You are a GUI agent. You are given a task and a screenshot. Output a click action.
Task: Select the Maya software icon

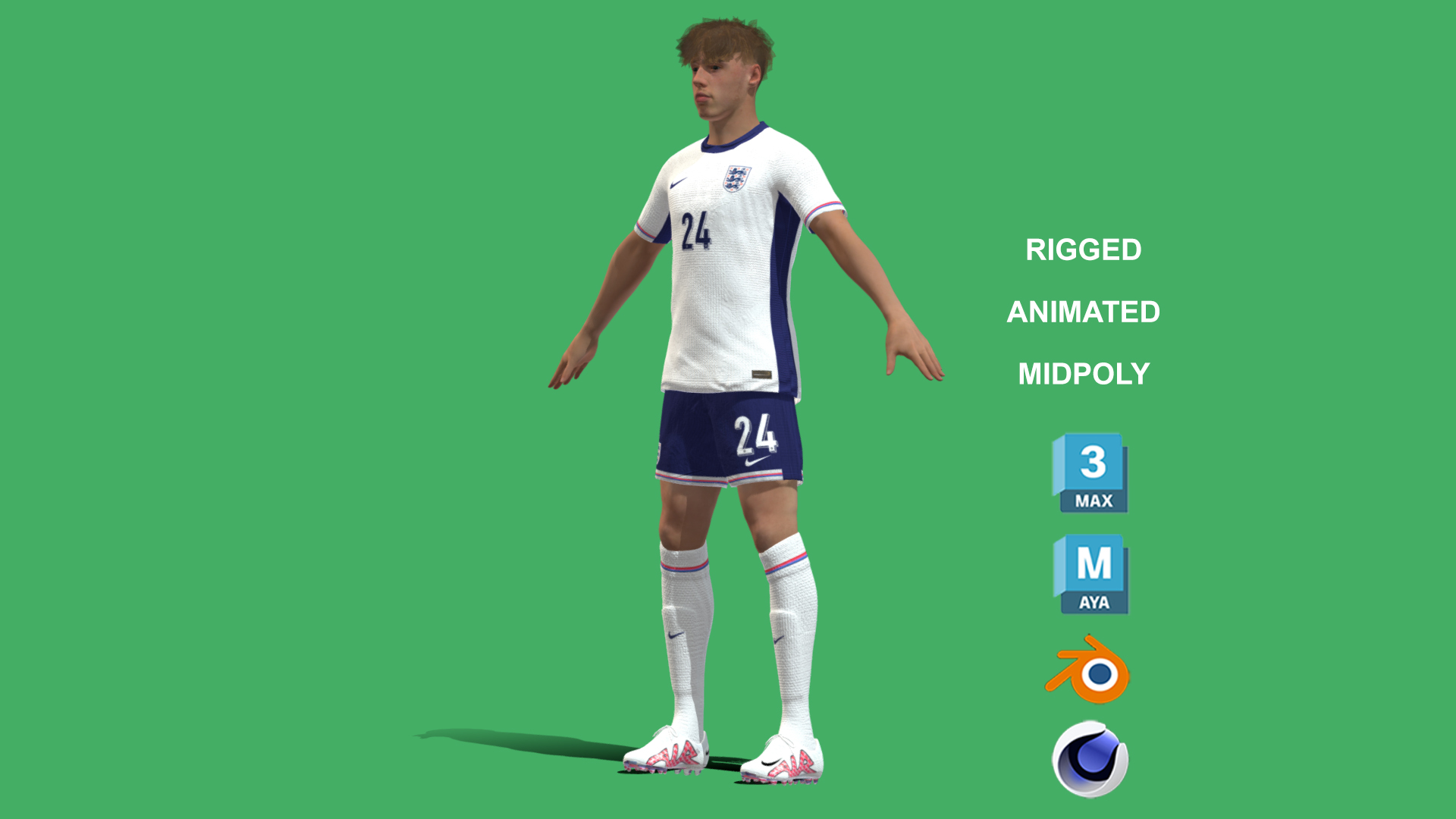[x=1090, y=574]
